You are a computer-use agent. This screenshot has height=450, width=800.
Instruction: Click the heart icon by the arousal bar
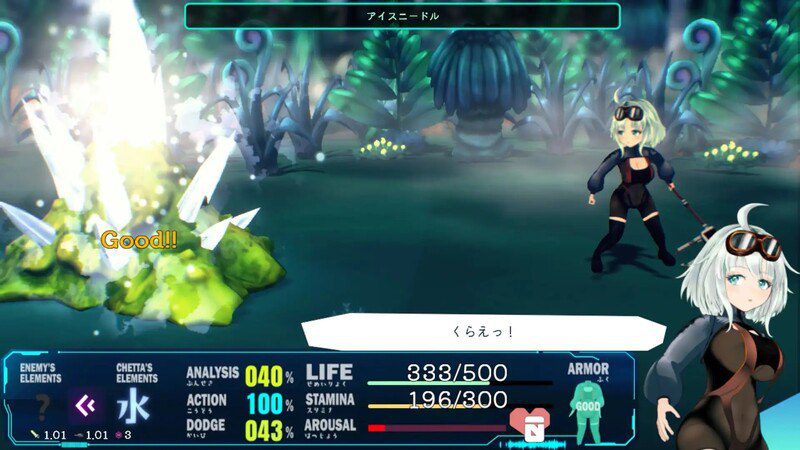click(527, 424)
